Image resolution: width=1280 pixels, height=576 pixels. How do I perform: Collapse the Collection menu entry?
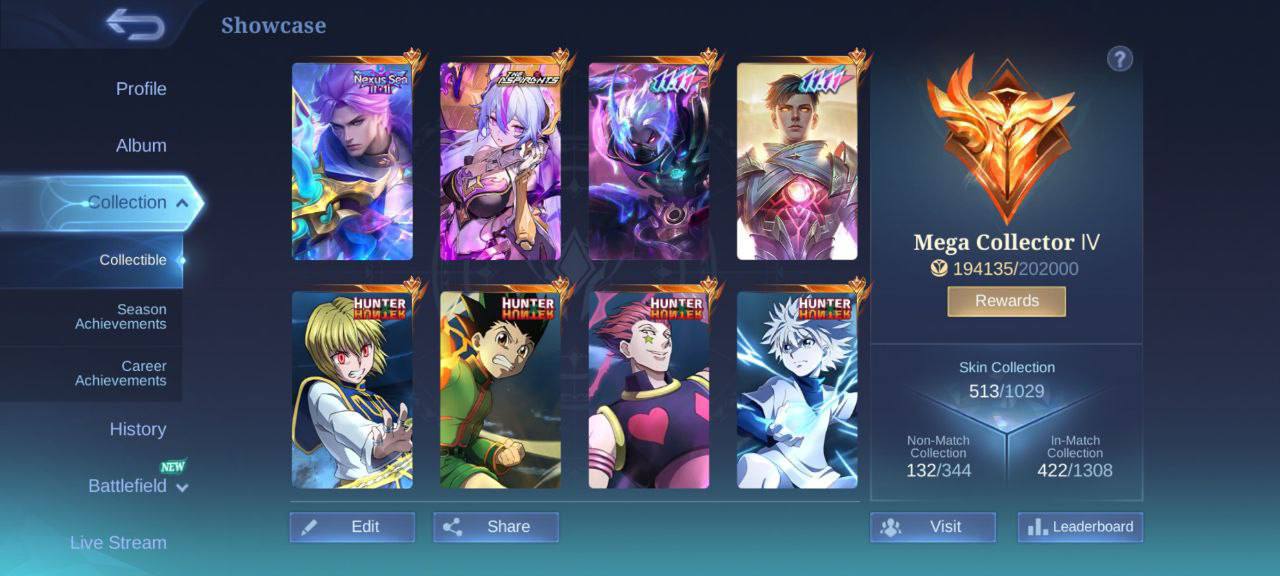coord(138,203)
